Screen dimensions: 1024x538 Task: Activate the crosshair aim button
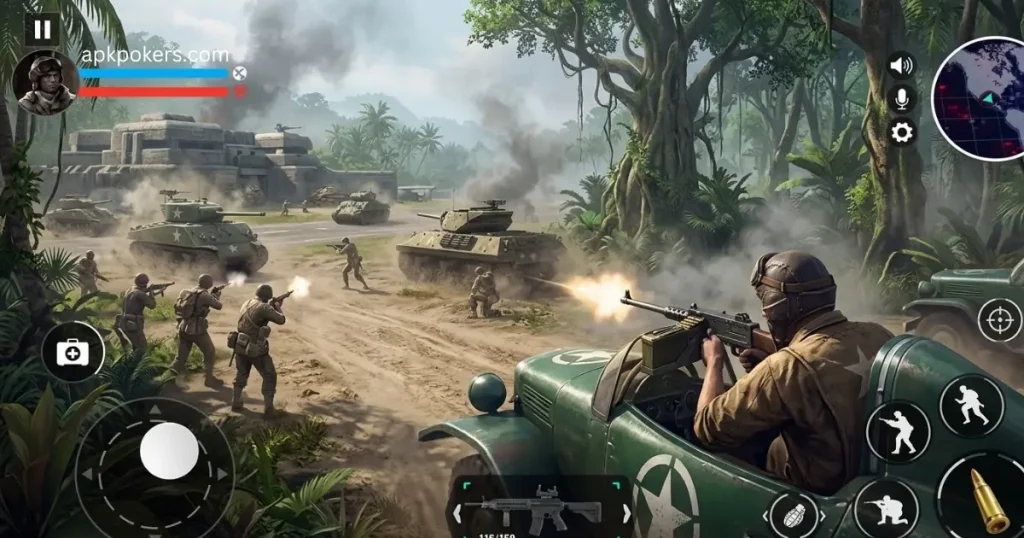[x=998, y=320]
